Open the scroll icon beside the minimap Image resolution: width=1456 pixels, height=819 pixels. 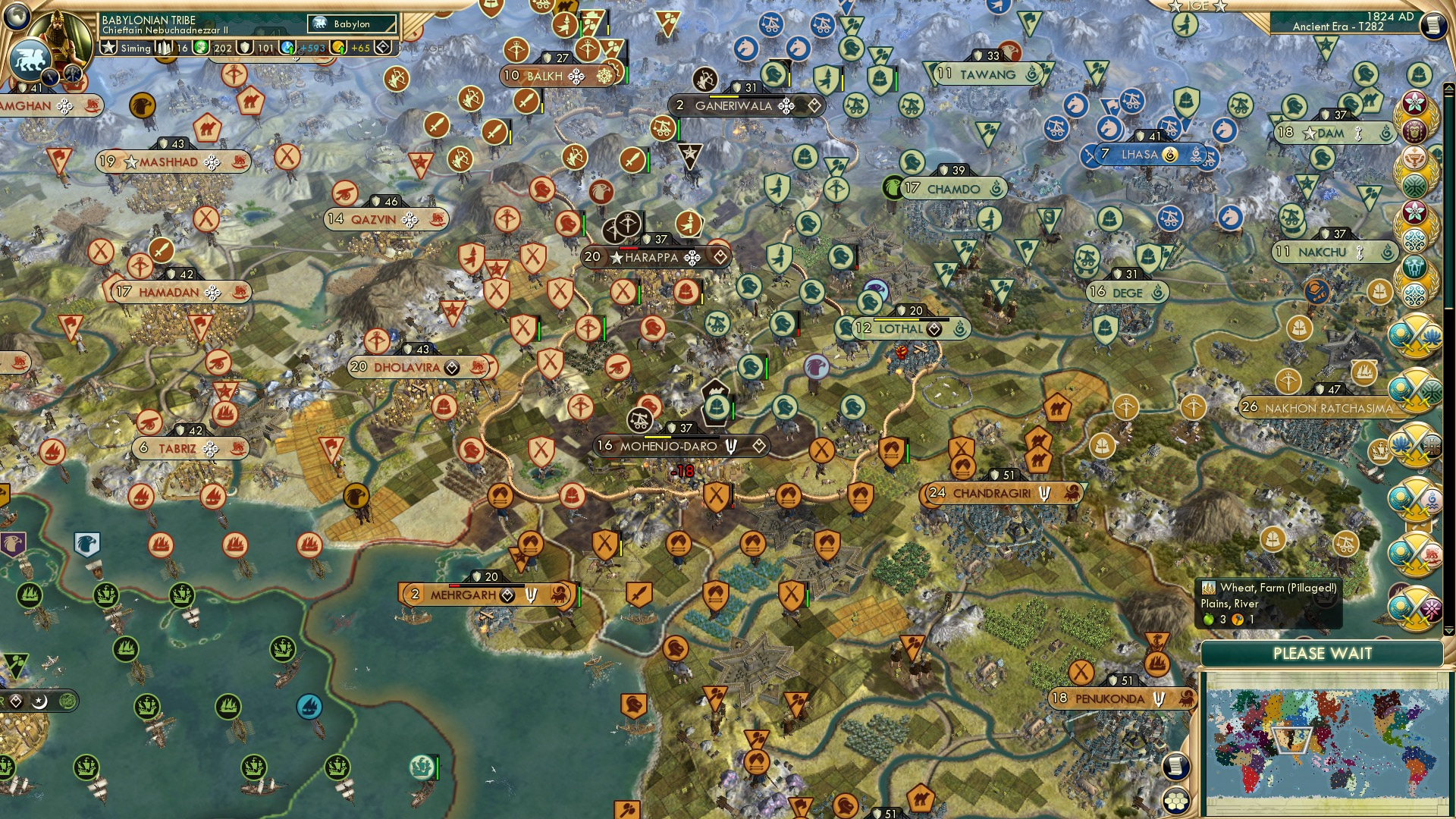[x=1175, y=766]
